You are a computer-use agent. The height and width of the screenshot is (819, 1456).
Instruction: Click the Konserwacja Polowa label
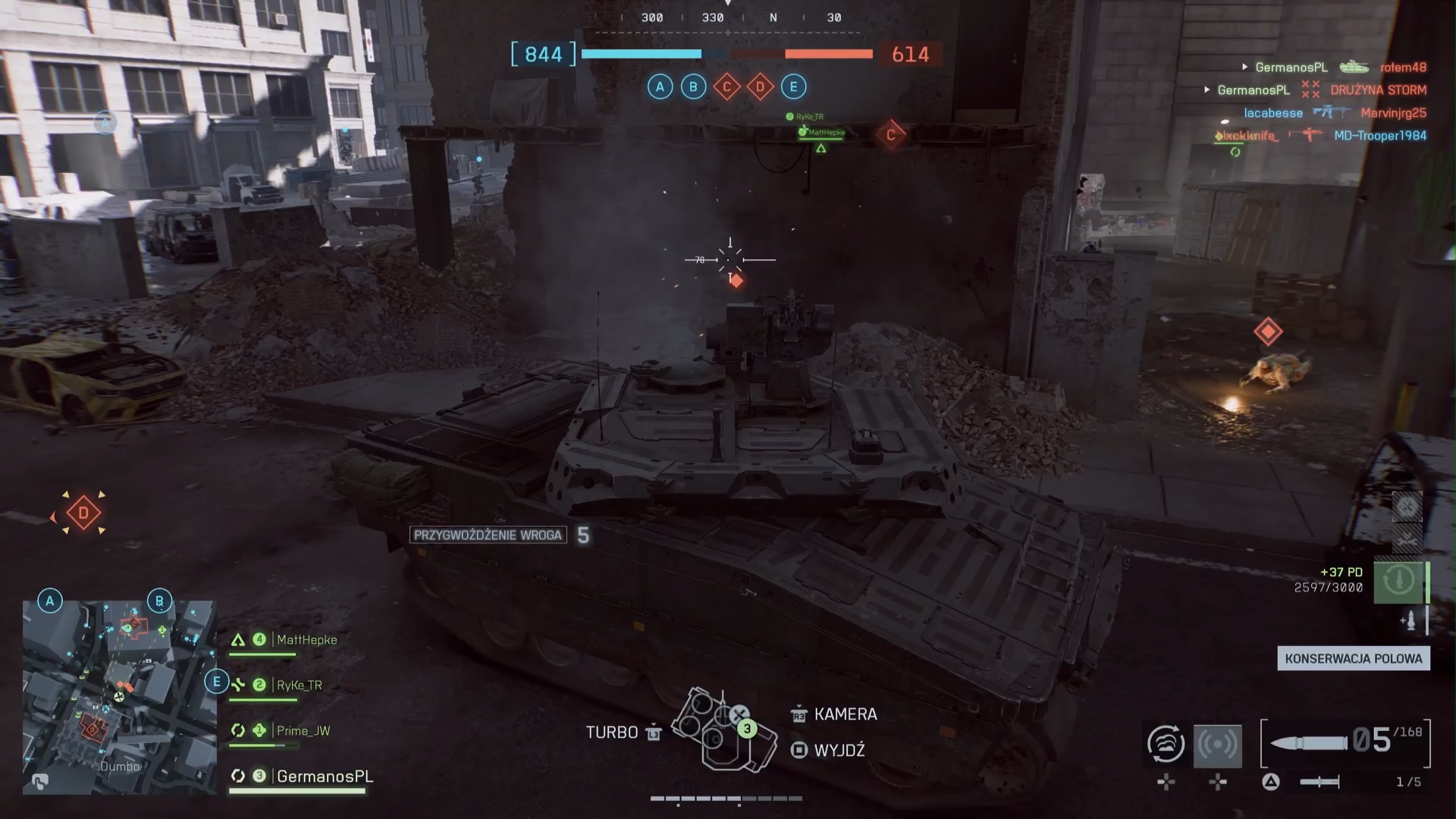(1353, 658)
